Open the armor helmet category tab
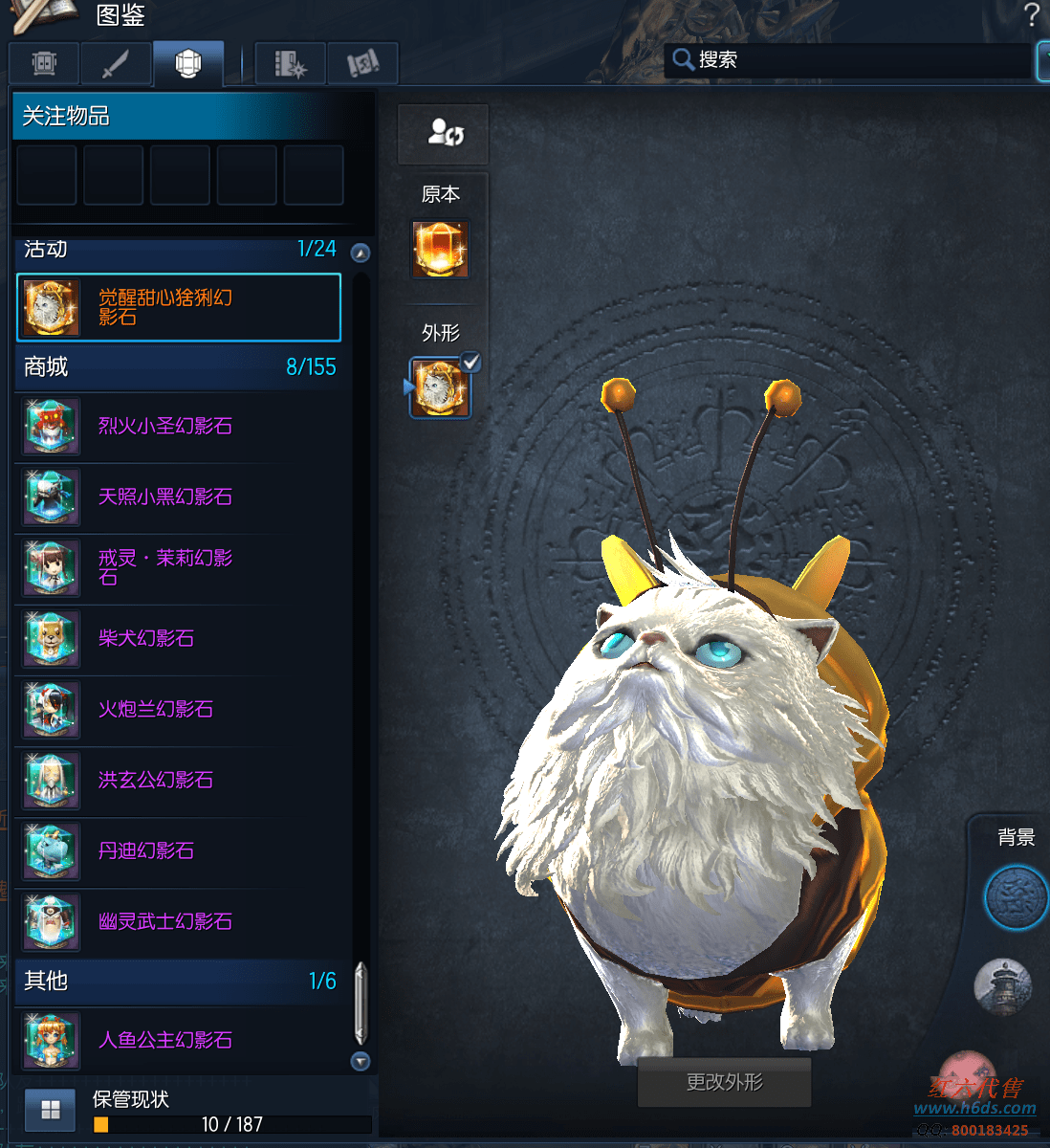 pyautogui.click(x=44, y=64)
